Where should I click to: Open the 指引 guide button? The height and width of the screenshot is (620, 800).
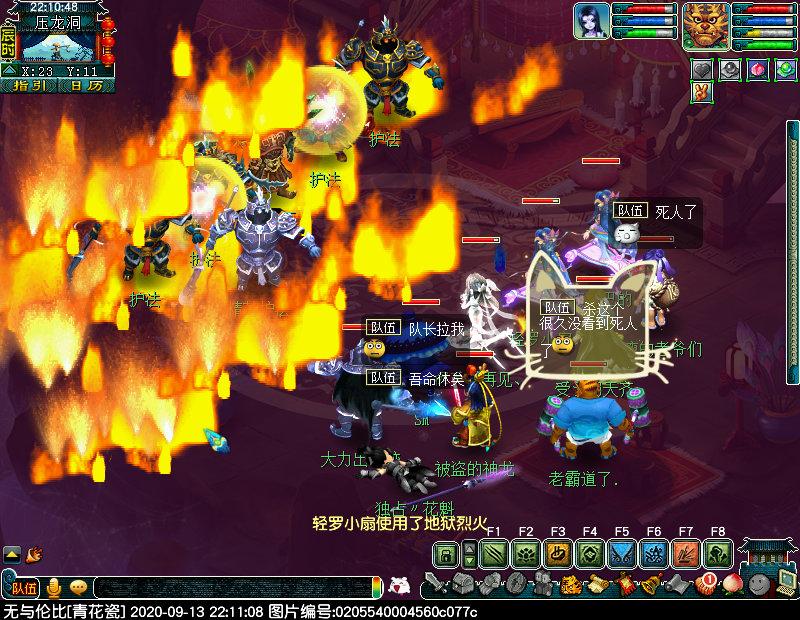point(30,86)
